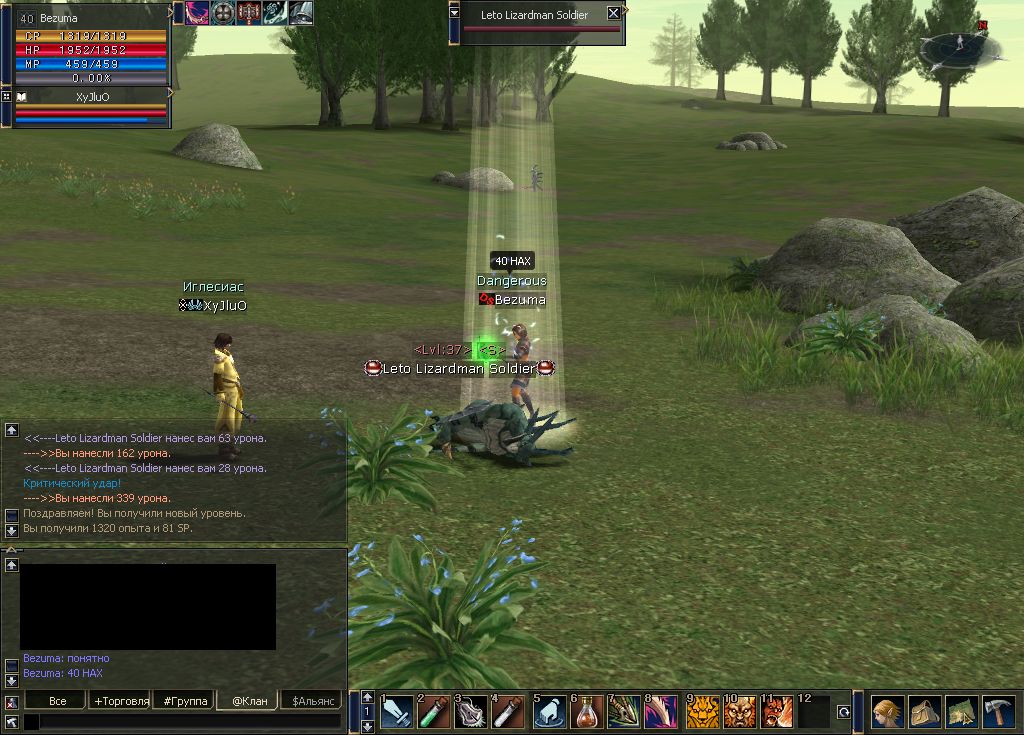Screen dimensions: 1024x735
Task: Open the +Торговля chat tab
Action: click(121, 701)
